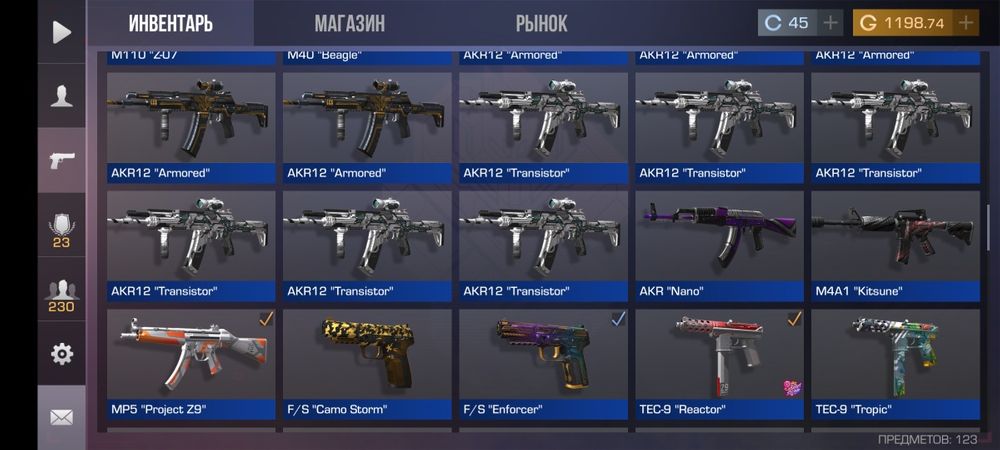Tap the play arrow button

[62, 32]
